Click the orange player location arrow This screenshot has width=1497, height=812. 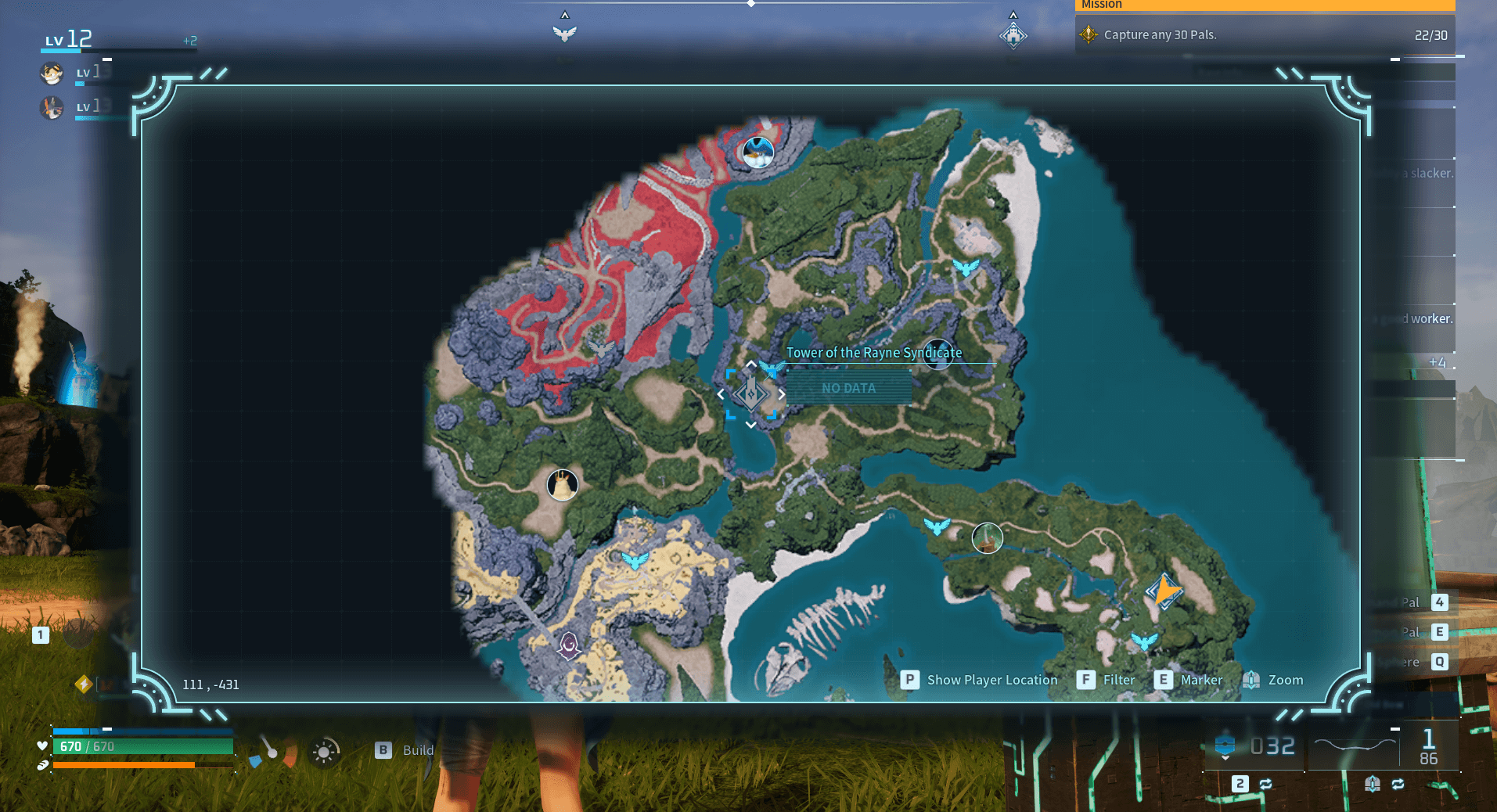(x=1164, y=591)
